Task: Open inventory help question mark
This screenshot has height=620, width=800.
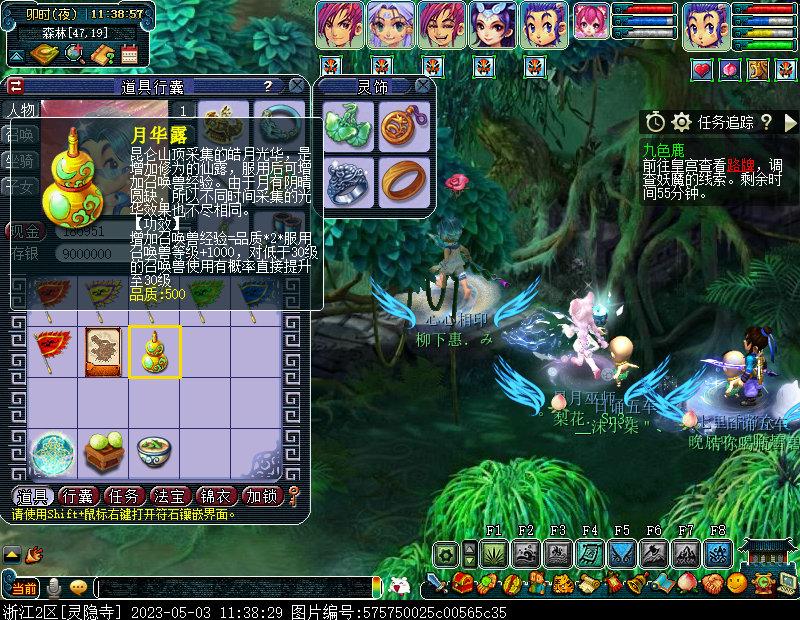Action: click(x=267, y=87)
